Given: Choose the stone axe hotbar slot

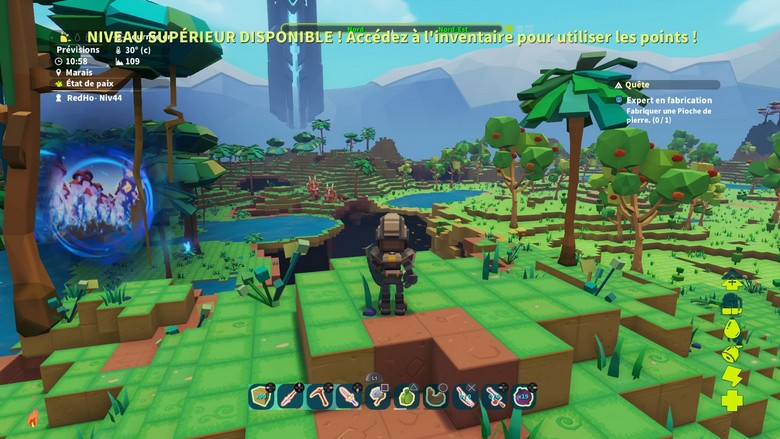Looking at the screenshot, I should (377, 397).
